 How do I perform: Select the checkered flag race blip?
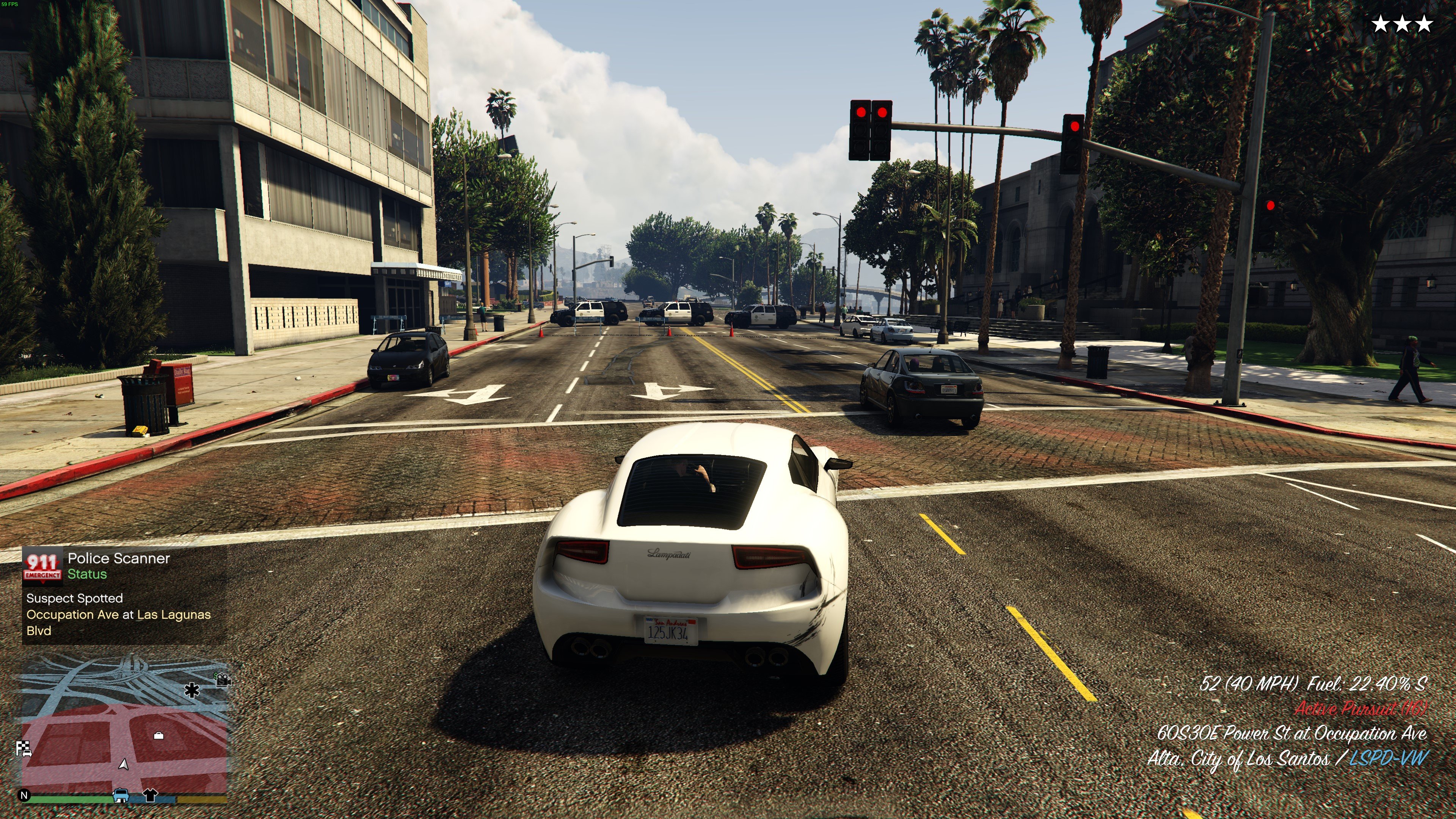point(24,749)
